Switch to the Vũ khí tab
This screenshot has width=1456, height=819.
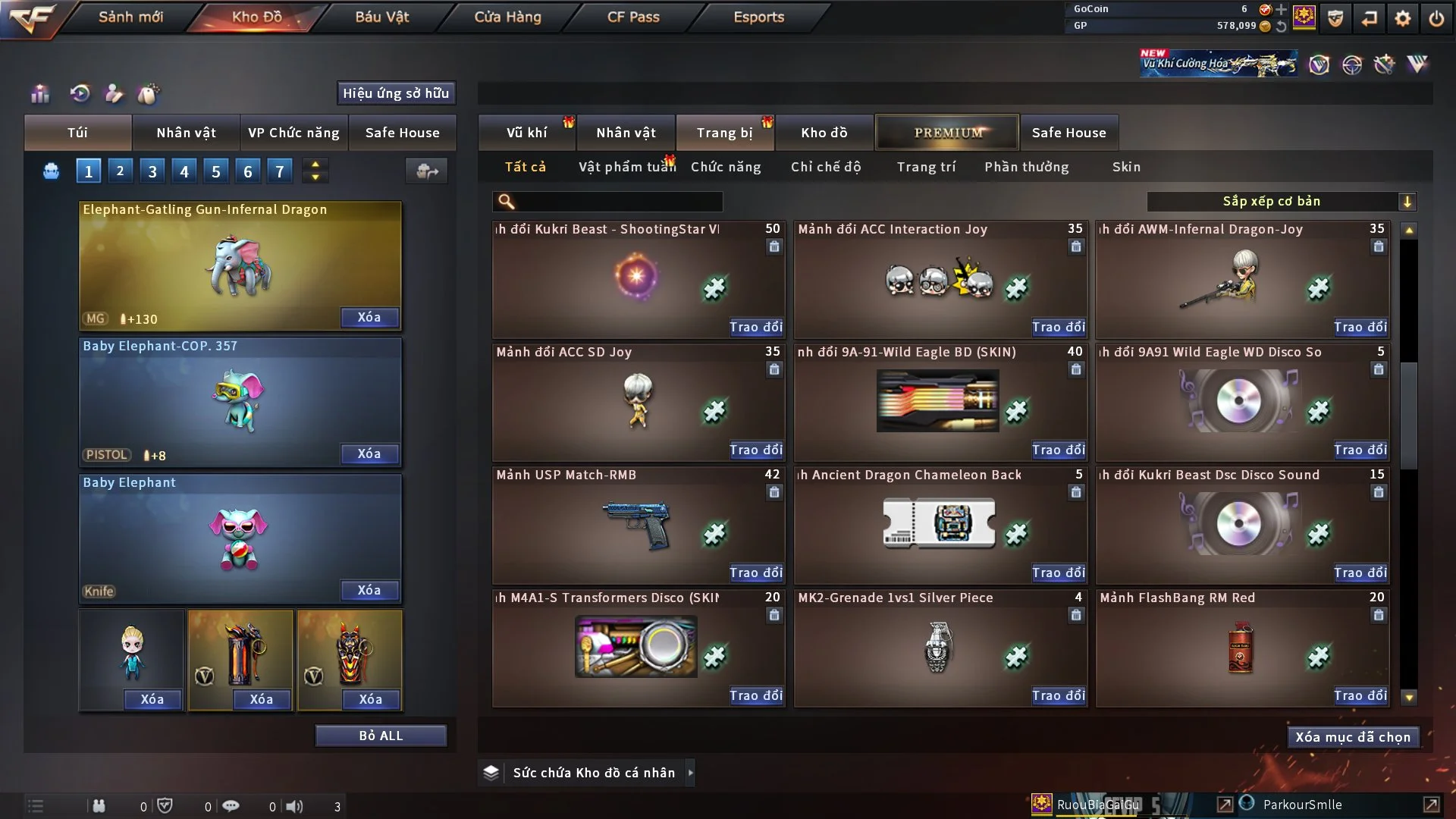point(526,133)
